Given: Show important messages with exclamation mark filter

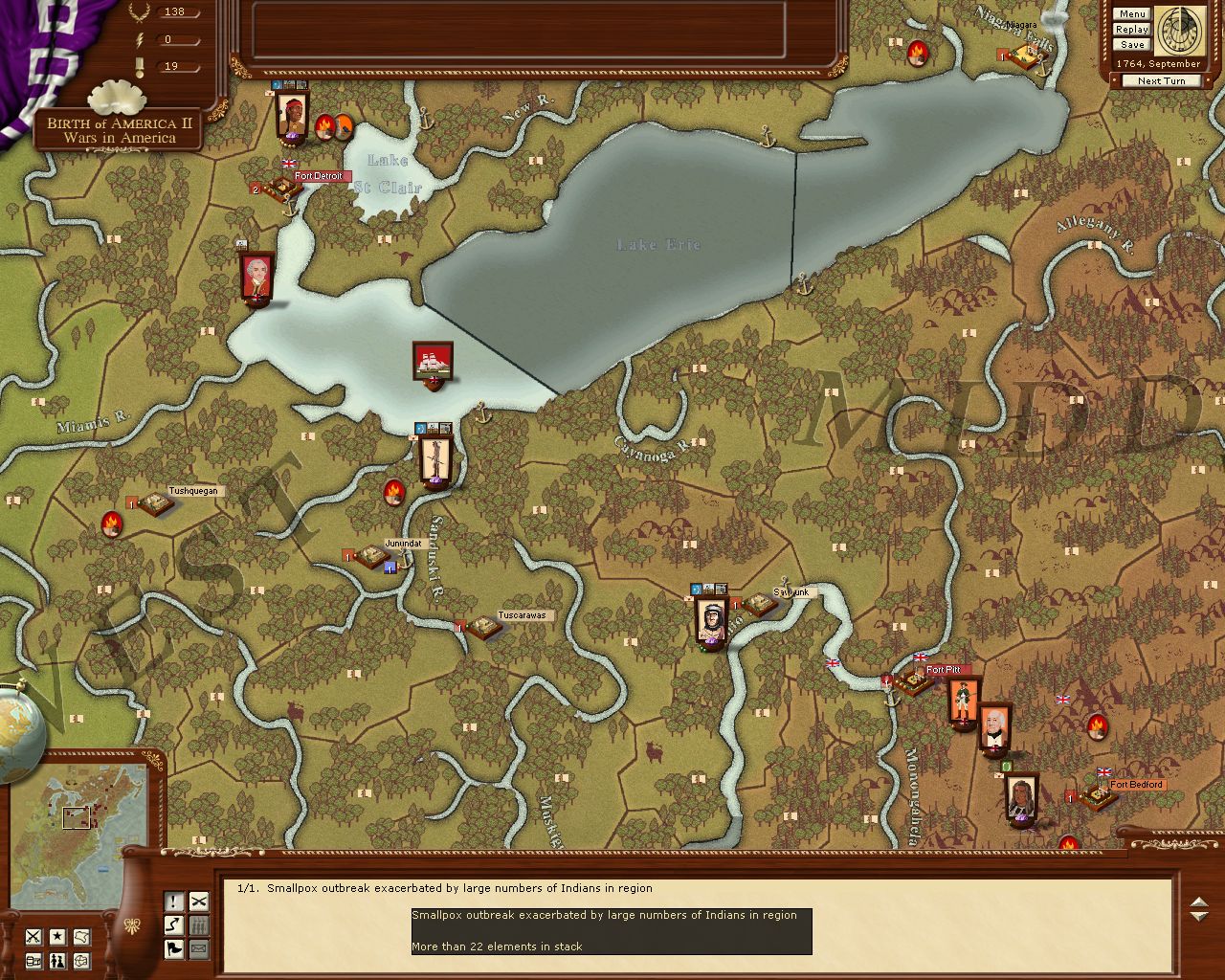Looking at the screenshot, I should (x=174, y=902).
